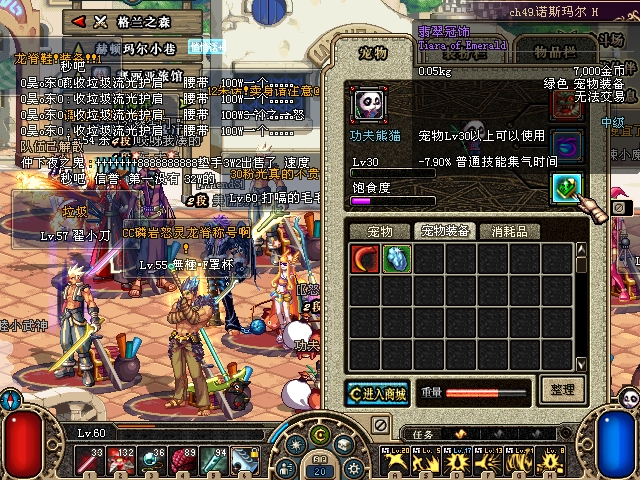Open the 消耗品 consumables sub-tab
Screen dimensions: 640x480
[511, 231]
